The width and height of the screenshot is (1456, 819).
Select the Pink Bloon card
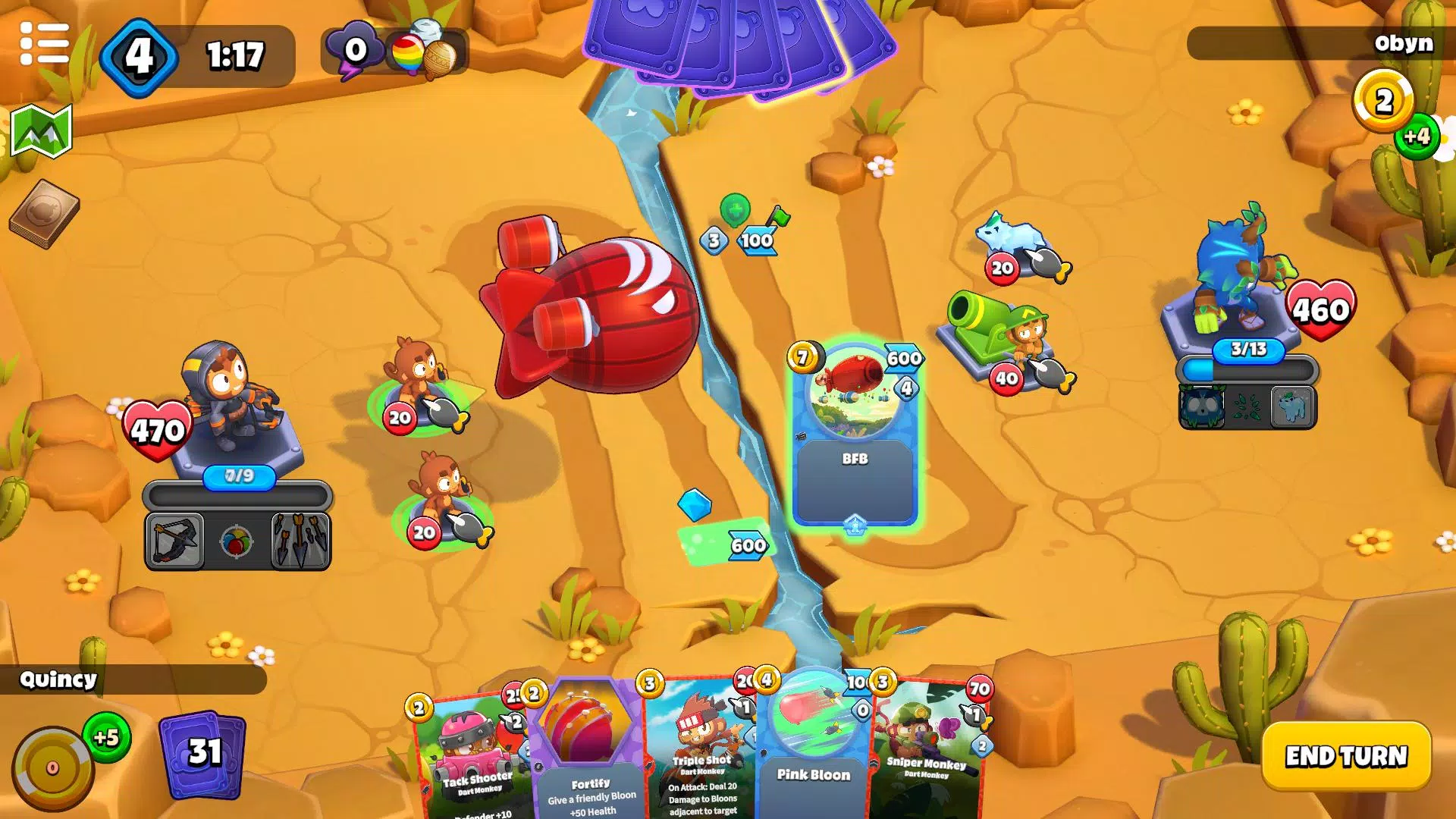(811, 758)
